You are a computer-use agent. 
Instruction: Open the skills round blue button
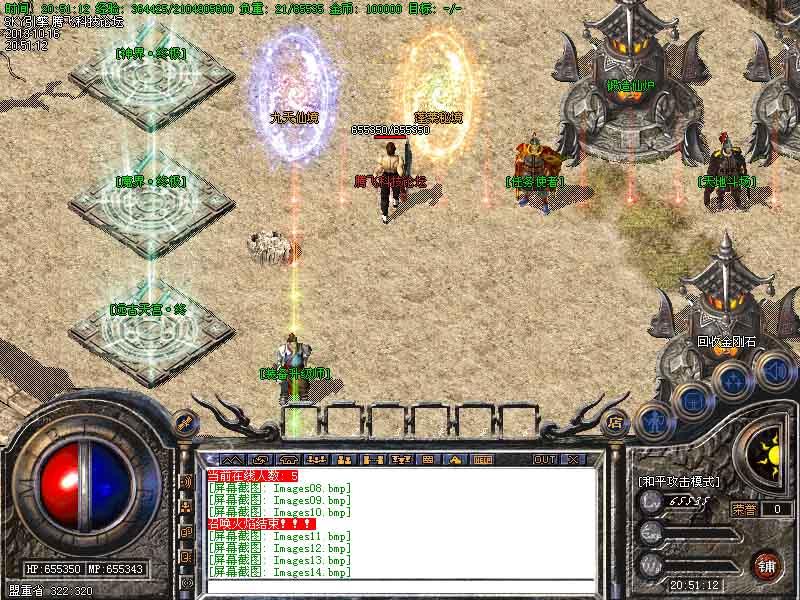(x=733, y=379)
